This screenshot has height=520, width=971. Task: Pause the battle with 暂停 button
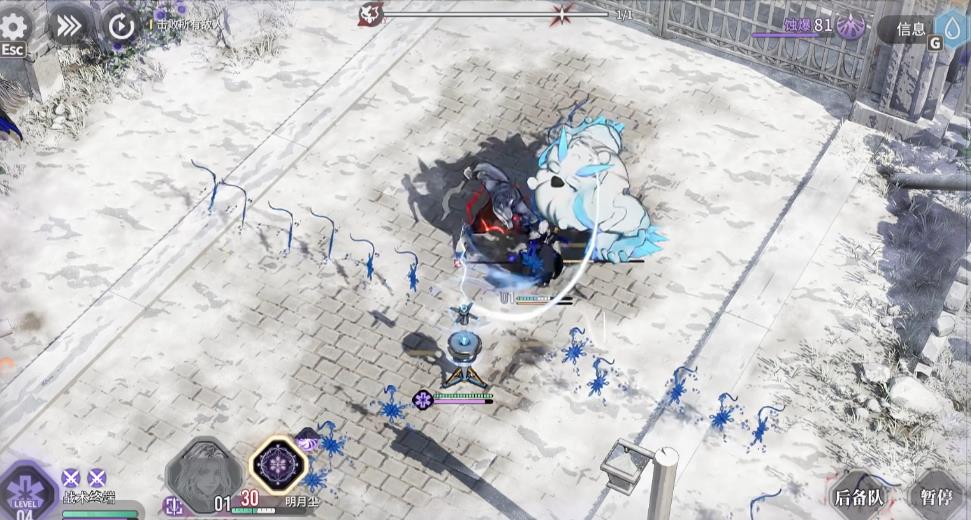click(x=937, y=495)
